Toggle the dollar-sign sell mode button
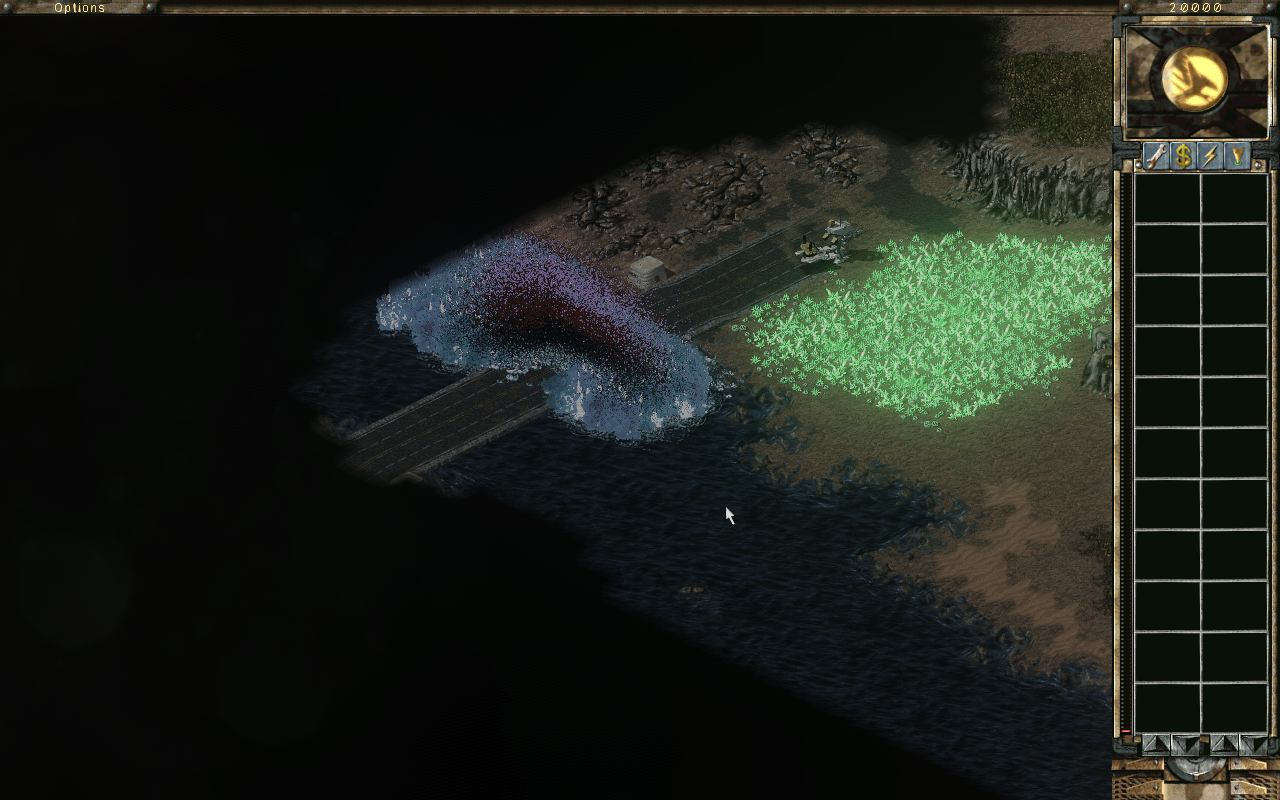 click(x=1183, y=156)
